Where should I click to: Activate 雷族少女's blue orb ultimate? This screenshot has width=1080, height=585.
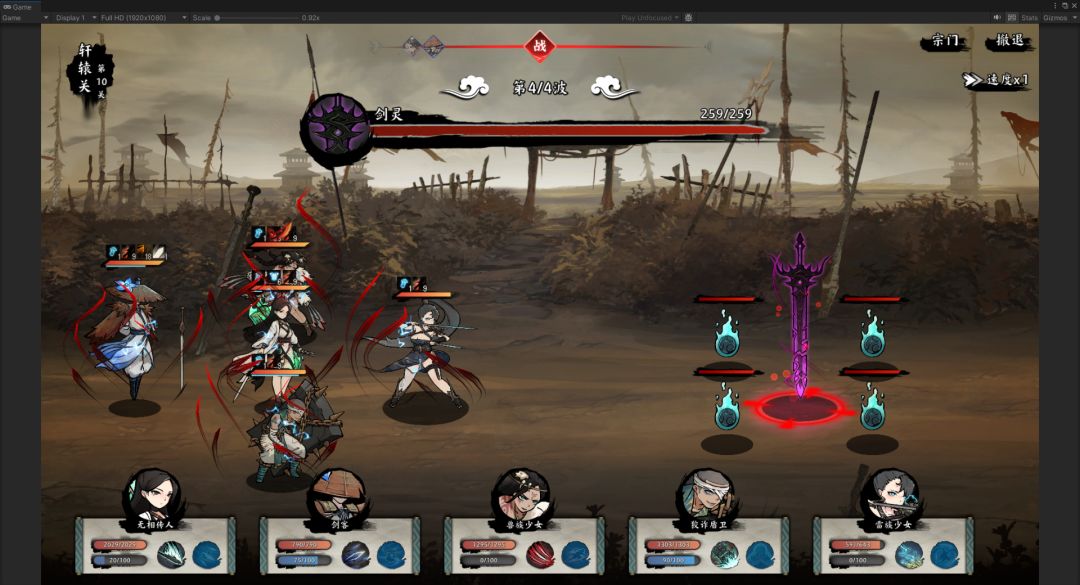(x=945, y=555)
